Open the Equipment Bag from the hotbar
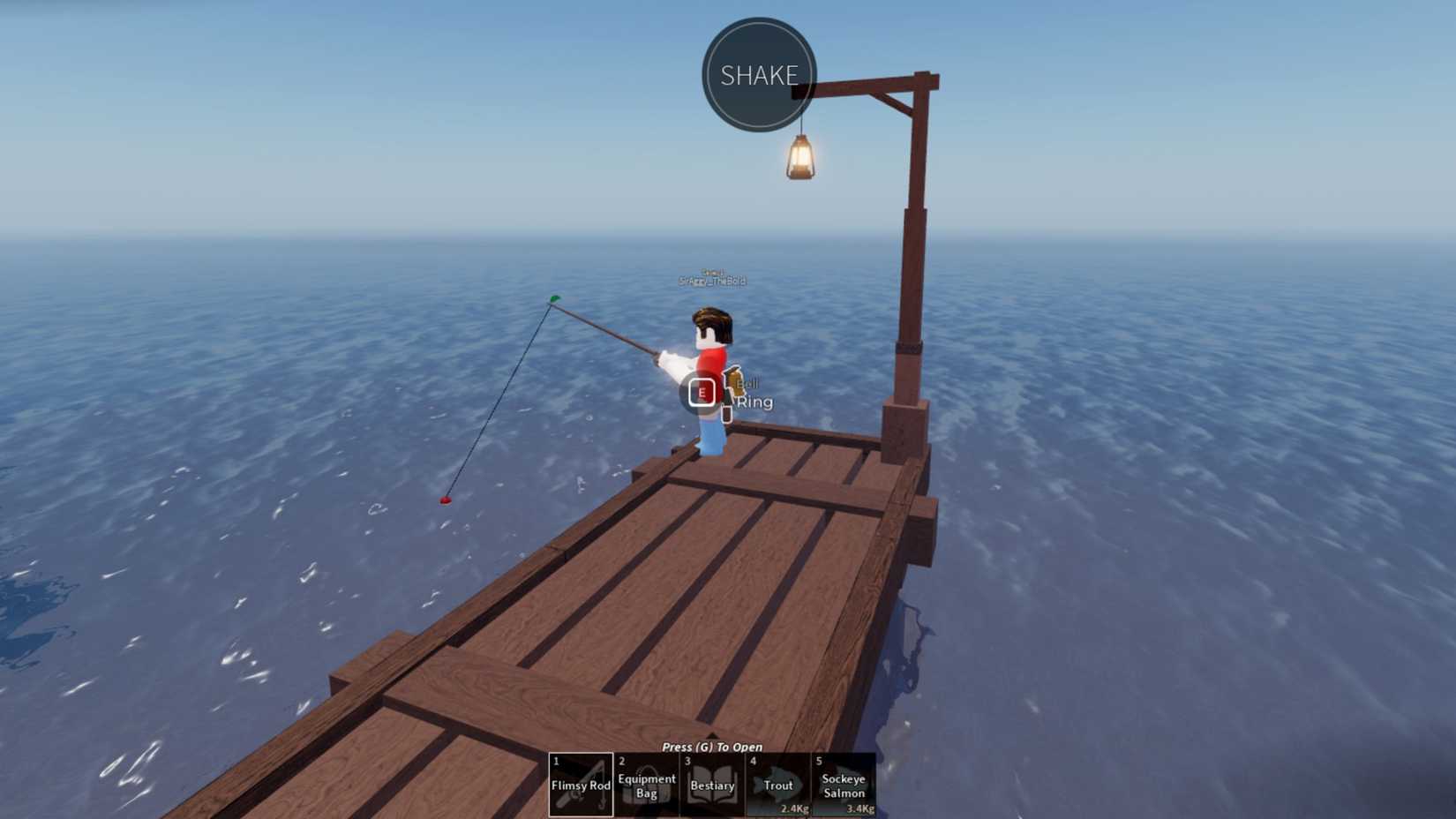1456x819 pixels. point(647,785)
